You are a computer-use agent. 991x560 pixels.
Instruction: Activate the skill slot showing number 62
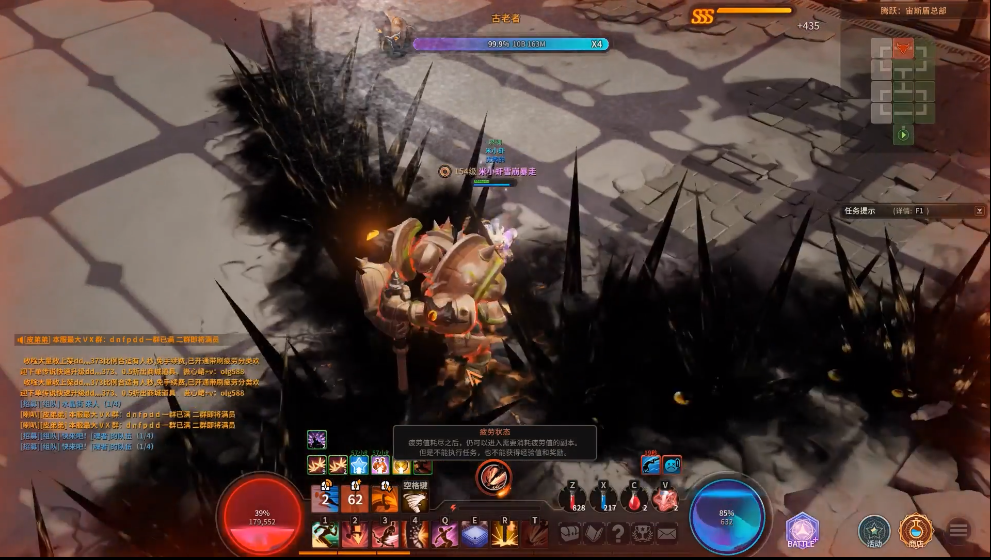pos(355,497)
